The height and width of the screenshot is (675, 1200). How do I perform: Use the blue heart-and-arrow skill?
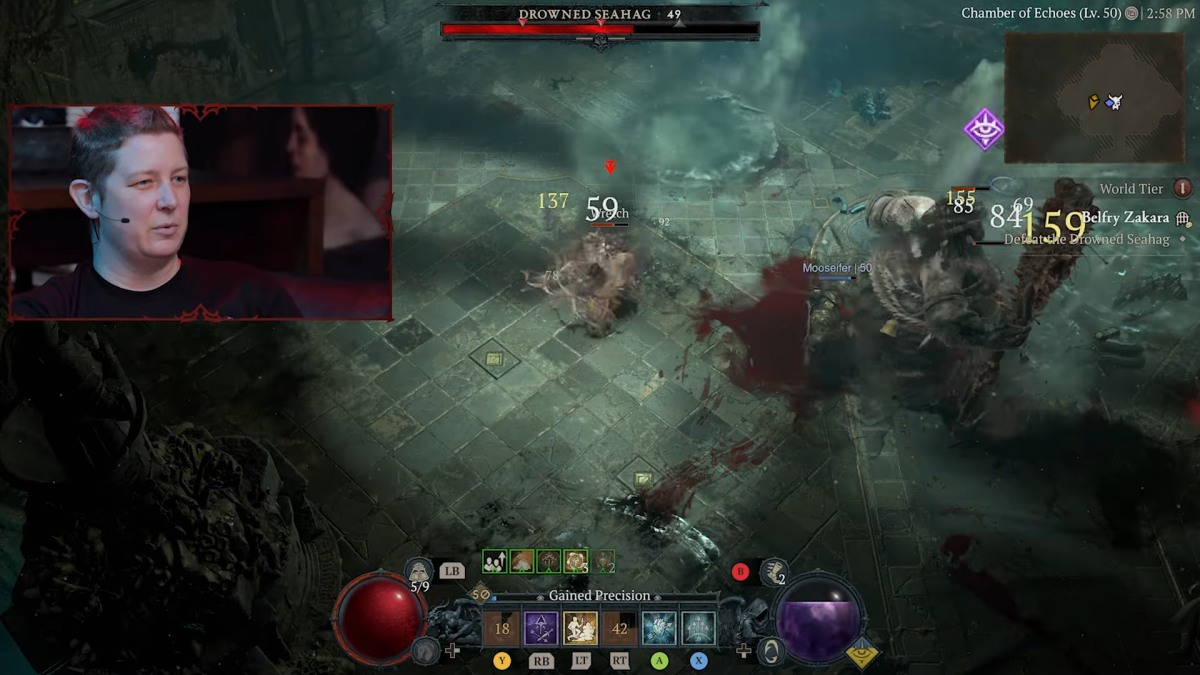[659, 628]
